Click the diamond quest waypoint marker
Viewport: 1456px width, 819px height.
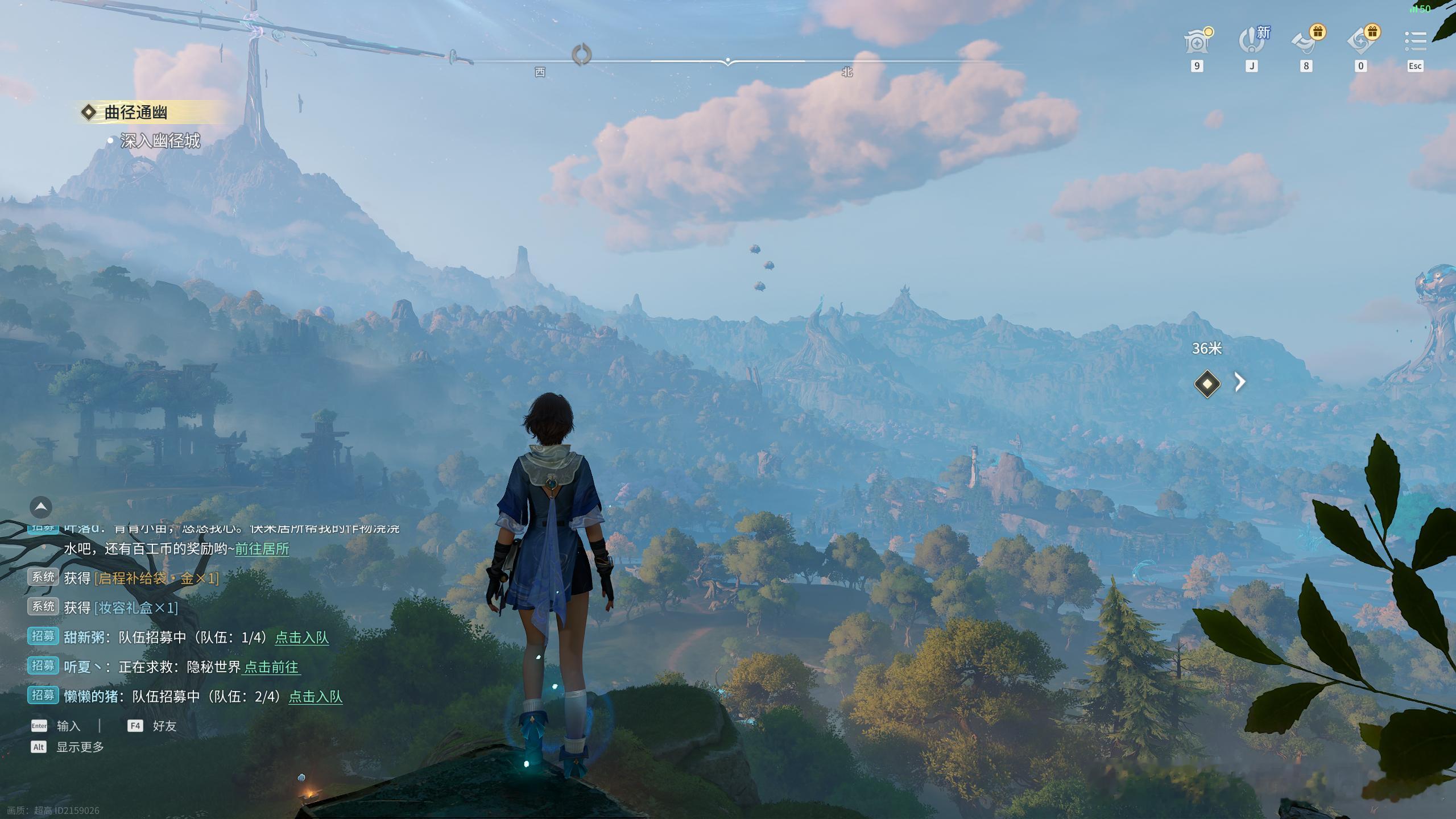(1207, 383)
